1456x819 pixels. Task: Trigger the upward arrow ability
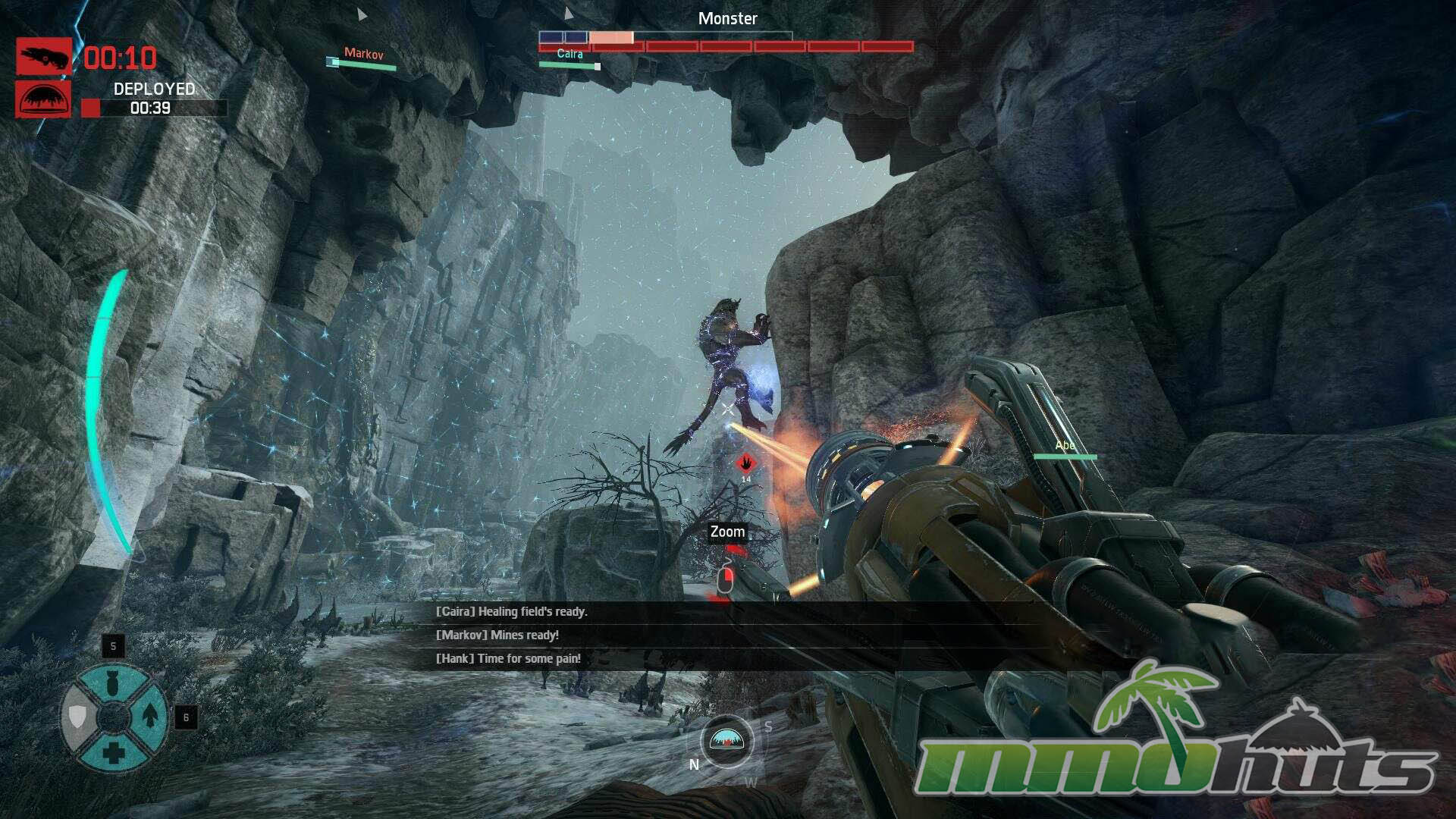tap(149, 714)
